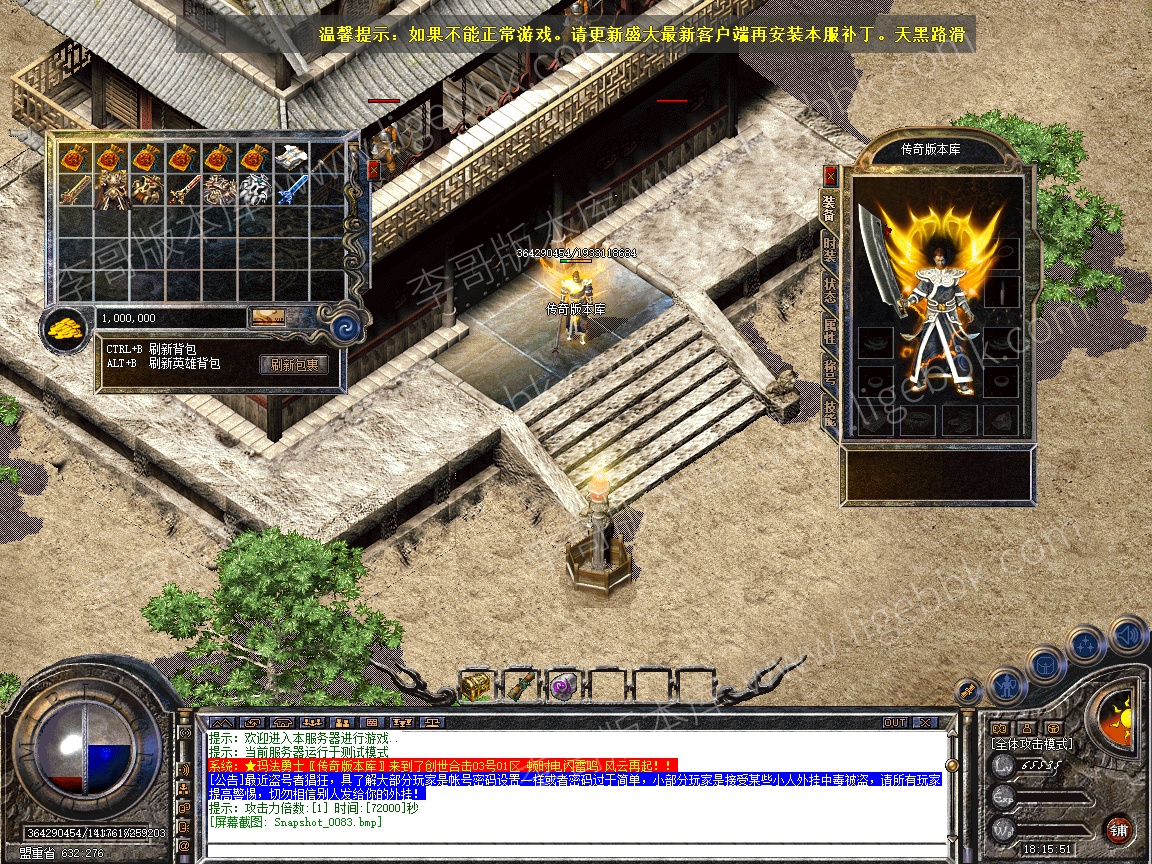The width and height of the screenshot is (1152, 864).
Task: Select the blue crystal sword in bag
Action: (x=290, y=189)
